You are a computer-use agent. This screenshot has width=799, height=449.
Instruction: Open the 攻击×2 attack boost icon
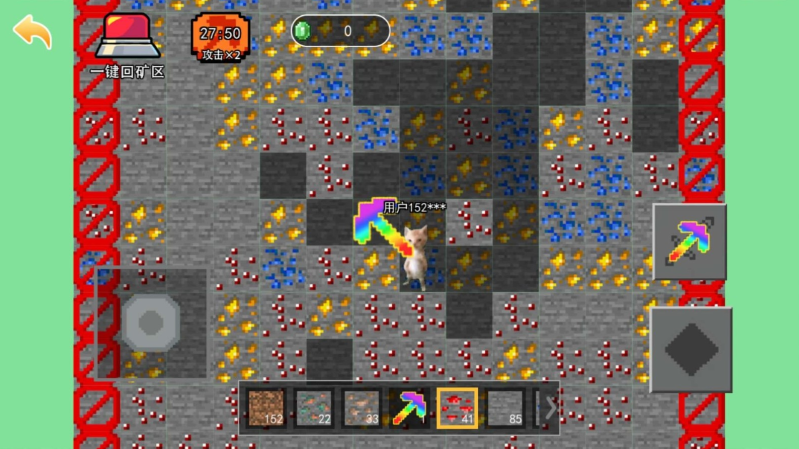click(221, 37)
